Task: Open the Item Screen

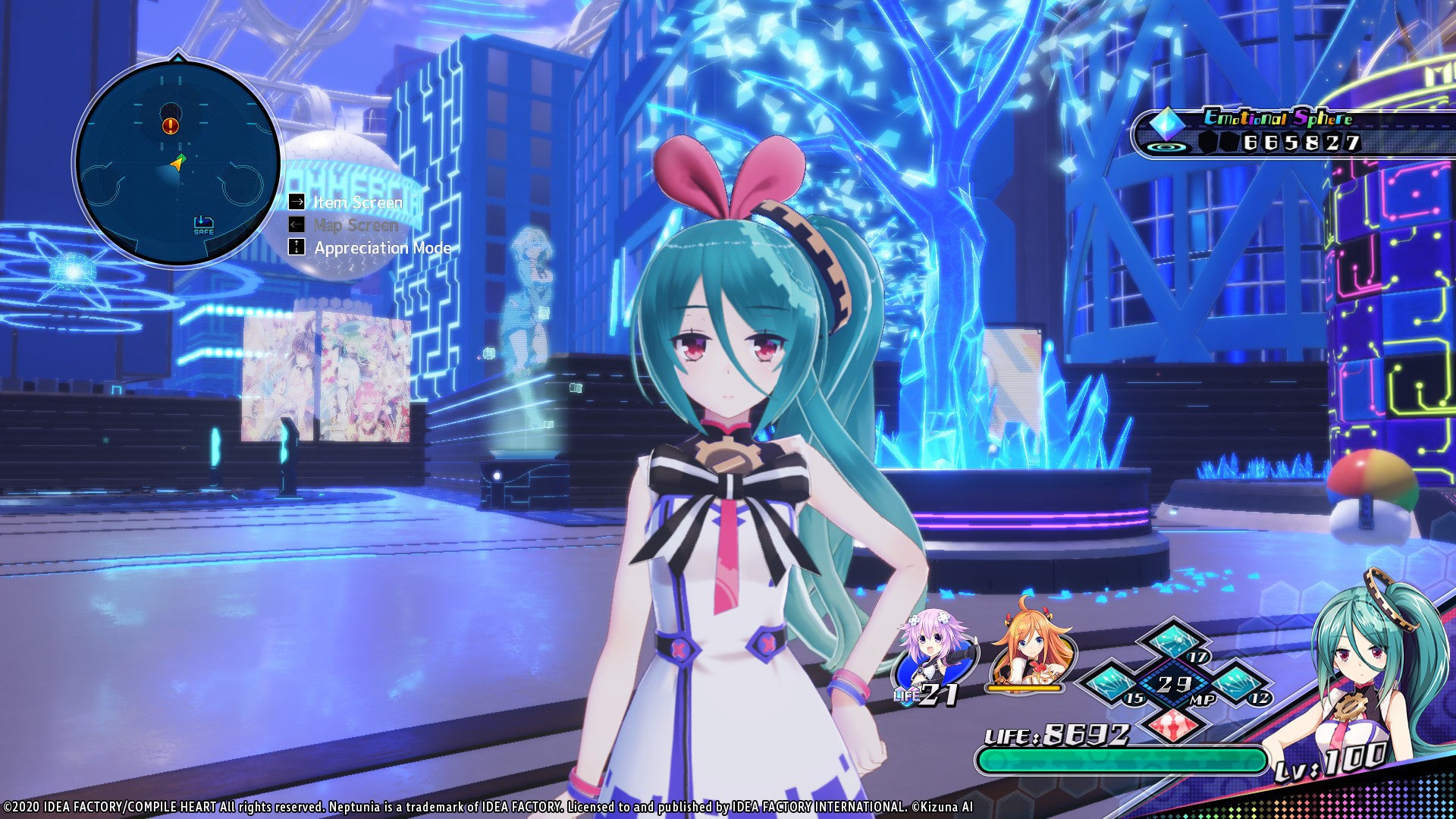Action: (x=356, y=202)
